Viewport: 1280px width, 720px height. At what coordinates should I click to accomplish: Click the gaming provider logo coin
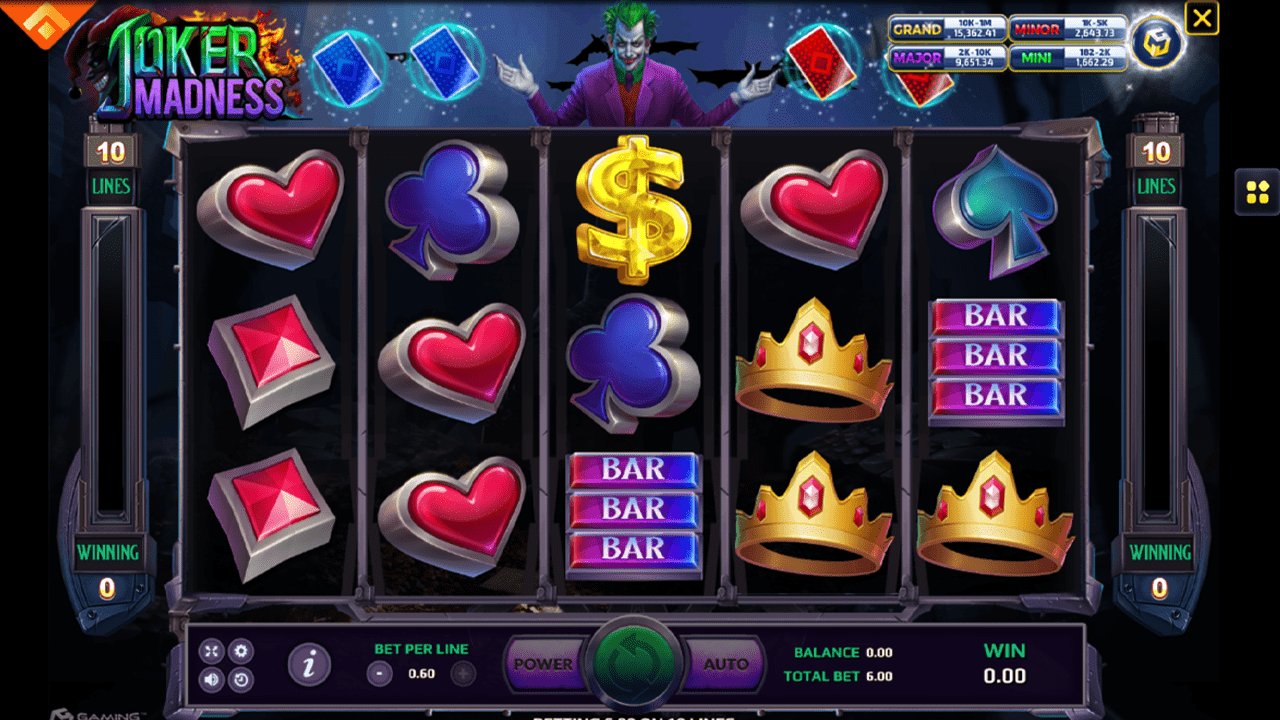click(x=1156, y=44)
